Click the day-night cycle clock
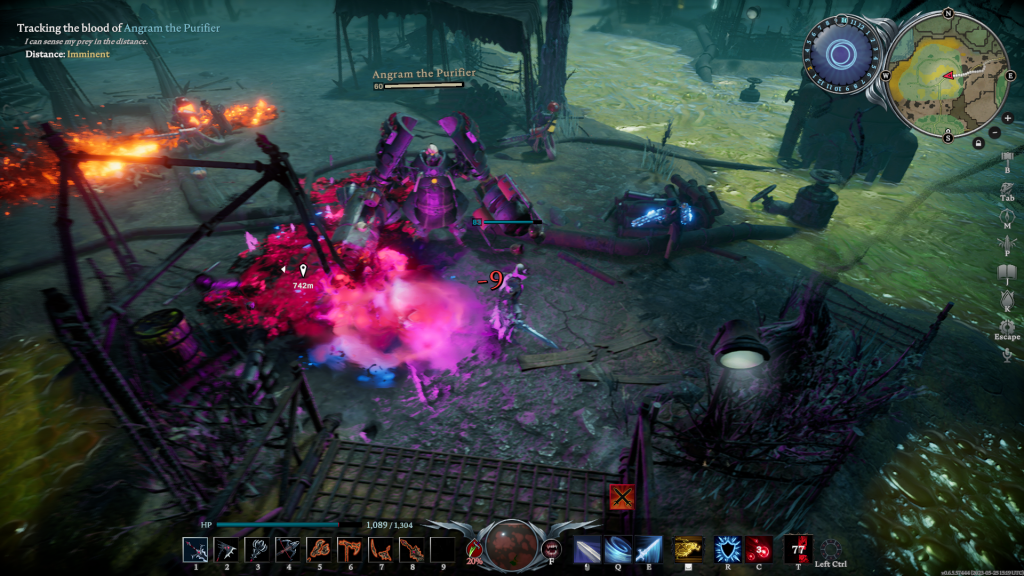The image size is (1024, 576). [x=843, y=54]
